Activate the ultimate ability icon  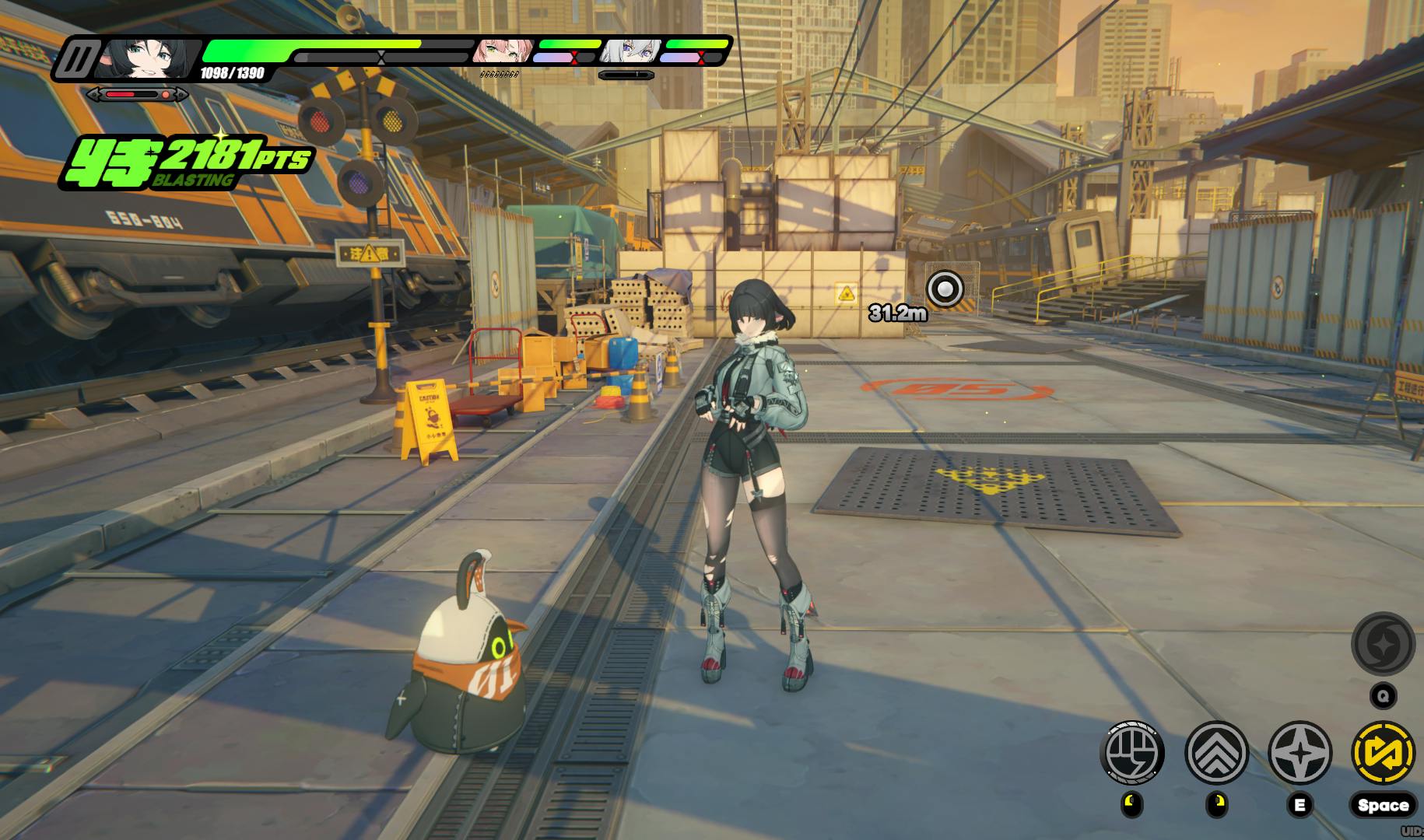(1383, 643)
